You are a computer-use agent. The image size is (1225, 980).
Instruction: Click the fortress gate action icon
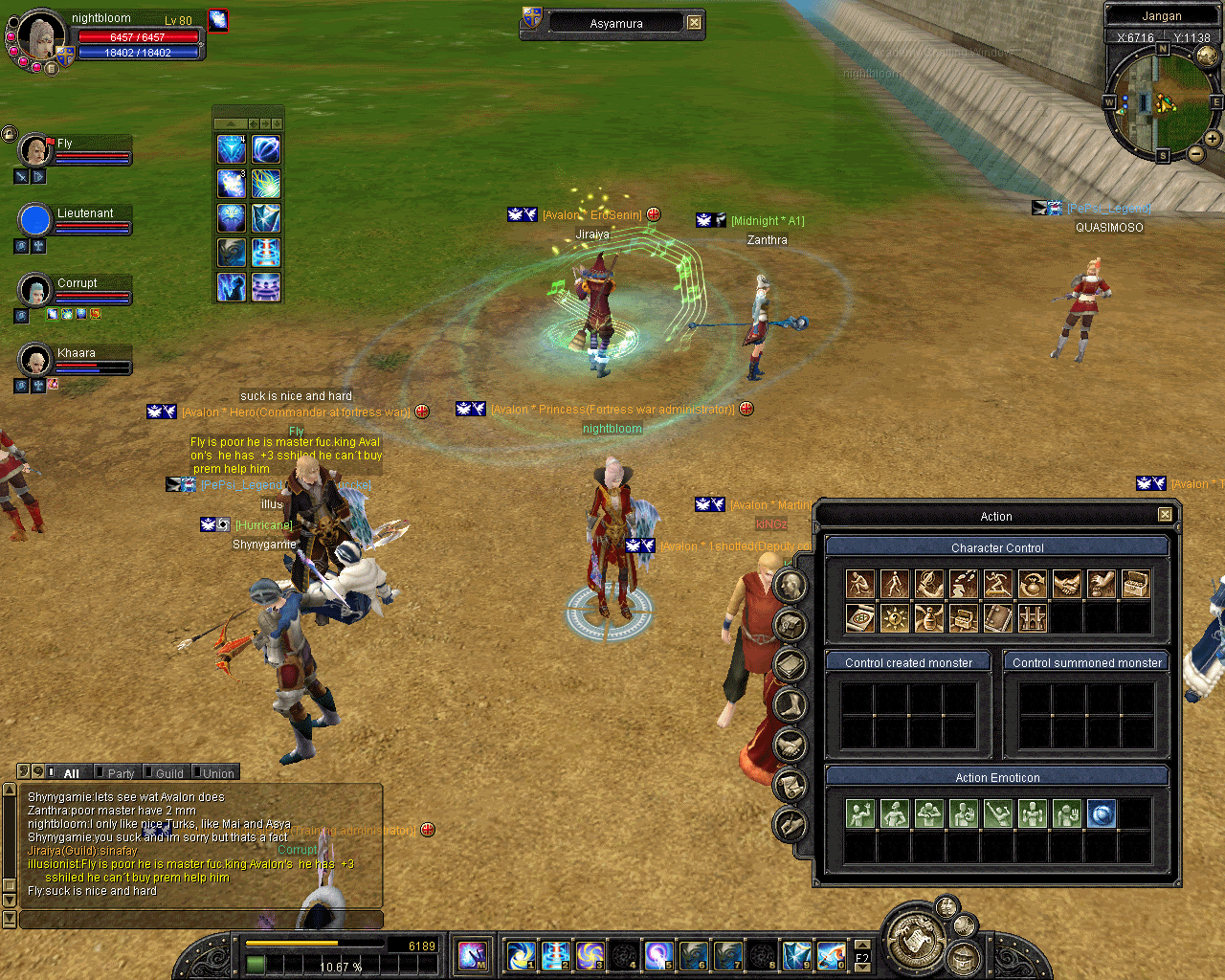[1032, 618]
